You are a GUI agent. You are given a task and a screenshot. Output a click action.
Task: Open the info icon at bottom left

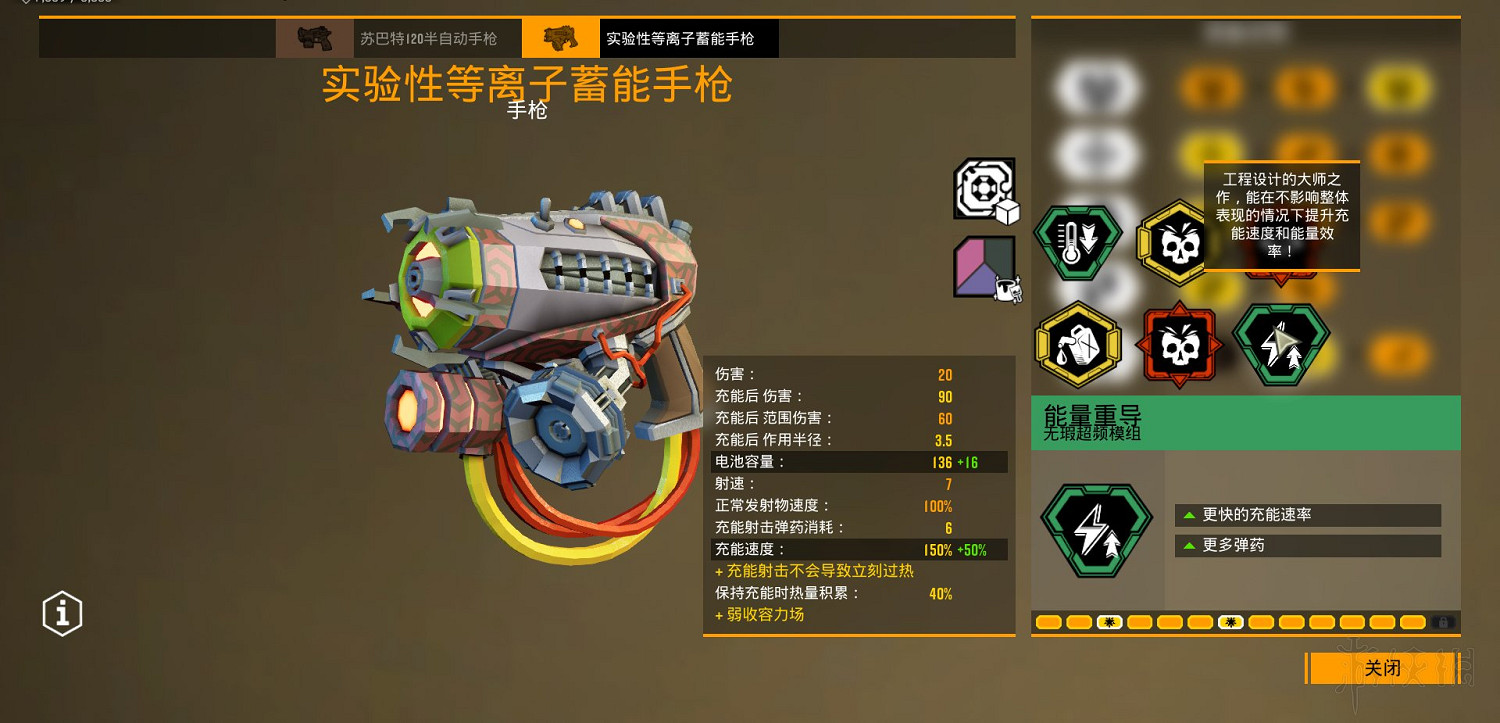tap(62, 613)
